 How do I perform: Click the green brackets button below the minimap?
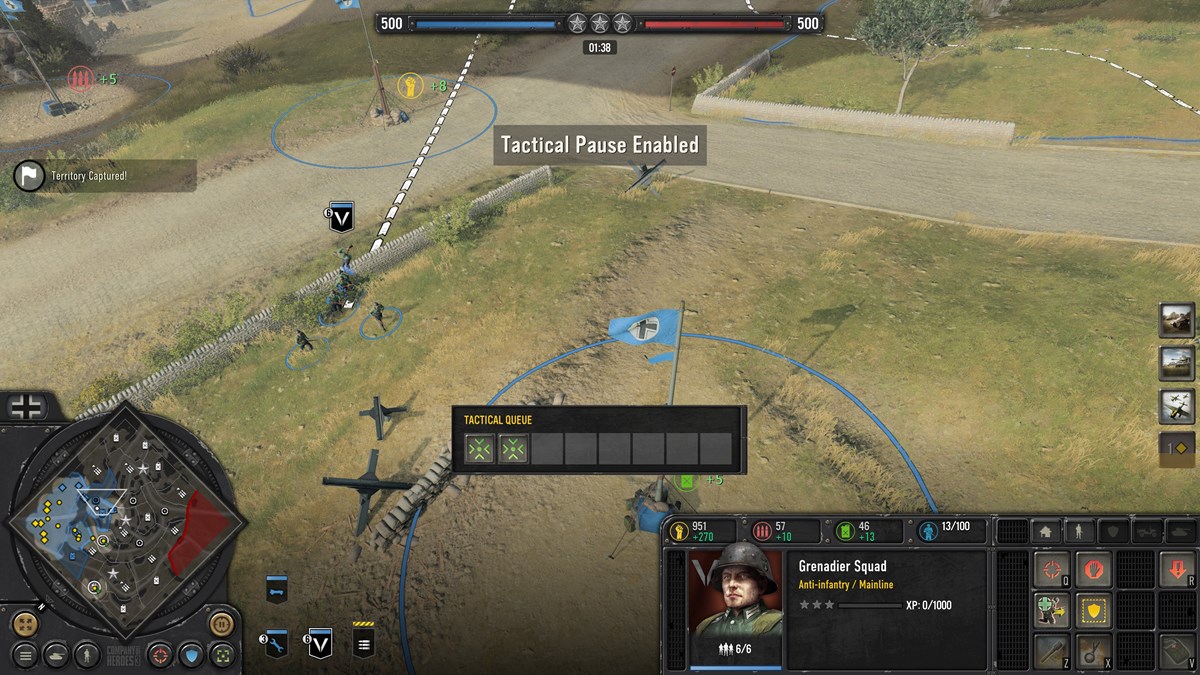(x=223, y=655)
